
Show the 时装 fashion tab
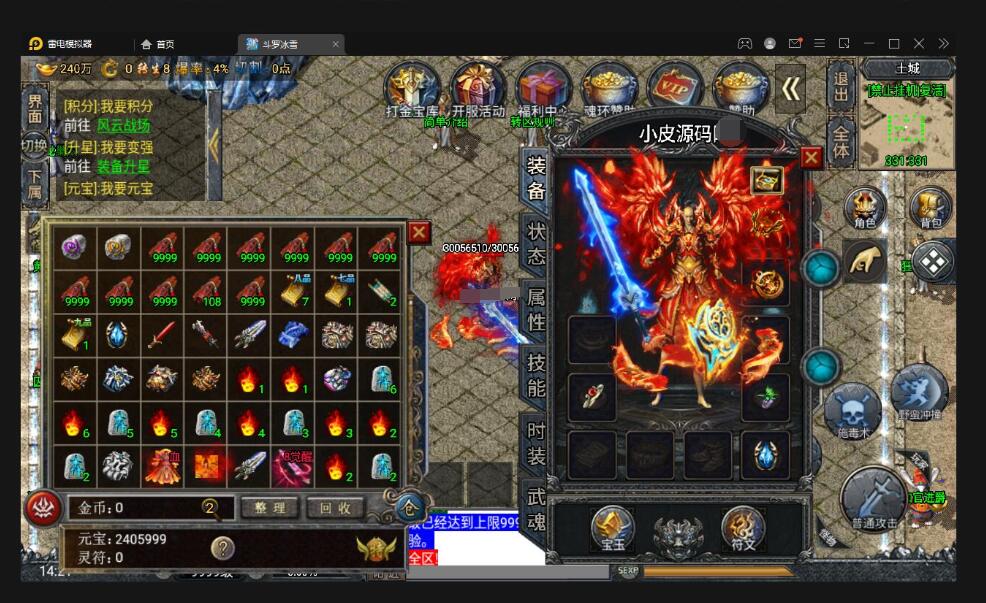[536, 444]
